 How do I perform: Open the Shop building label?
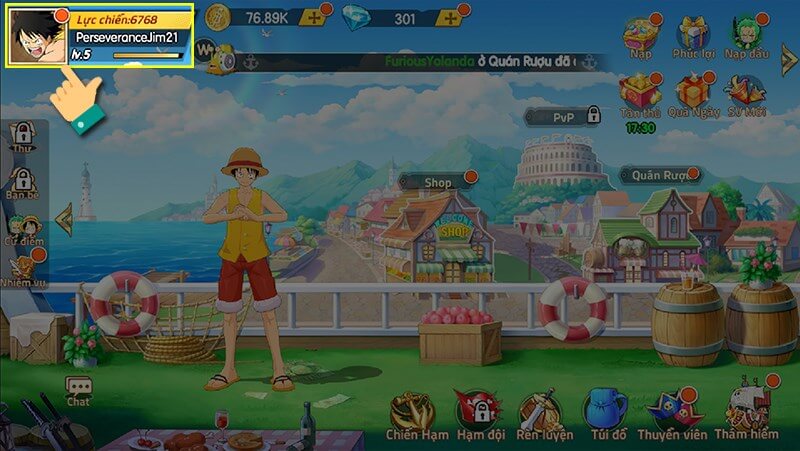pyautogui.click(x=438, y=183)
